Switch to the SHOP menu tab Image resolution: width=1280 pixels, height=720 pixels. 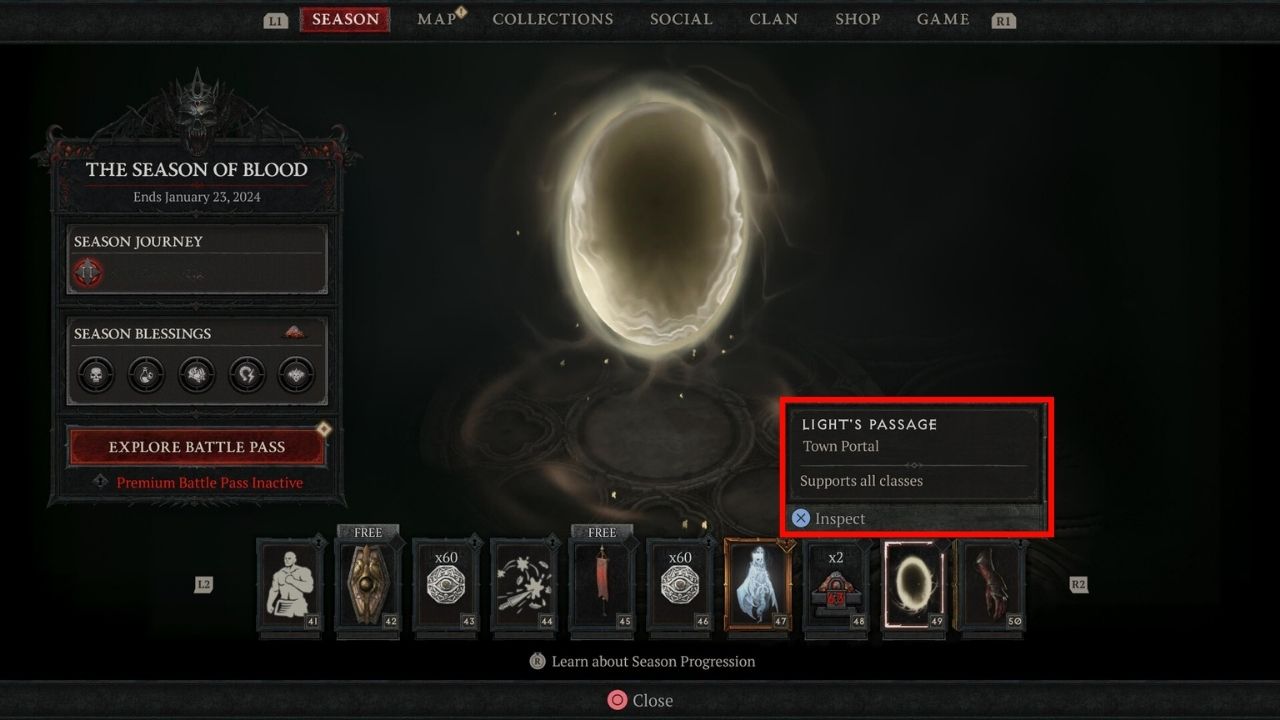click(x=857, y=19)
